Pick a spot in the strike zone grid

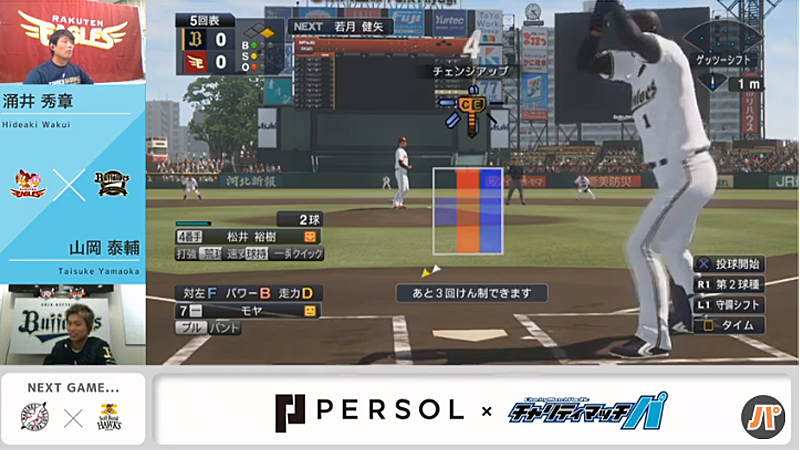coord(467,211)
